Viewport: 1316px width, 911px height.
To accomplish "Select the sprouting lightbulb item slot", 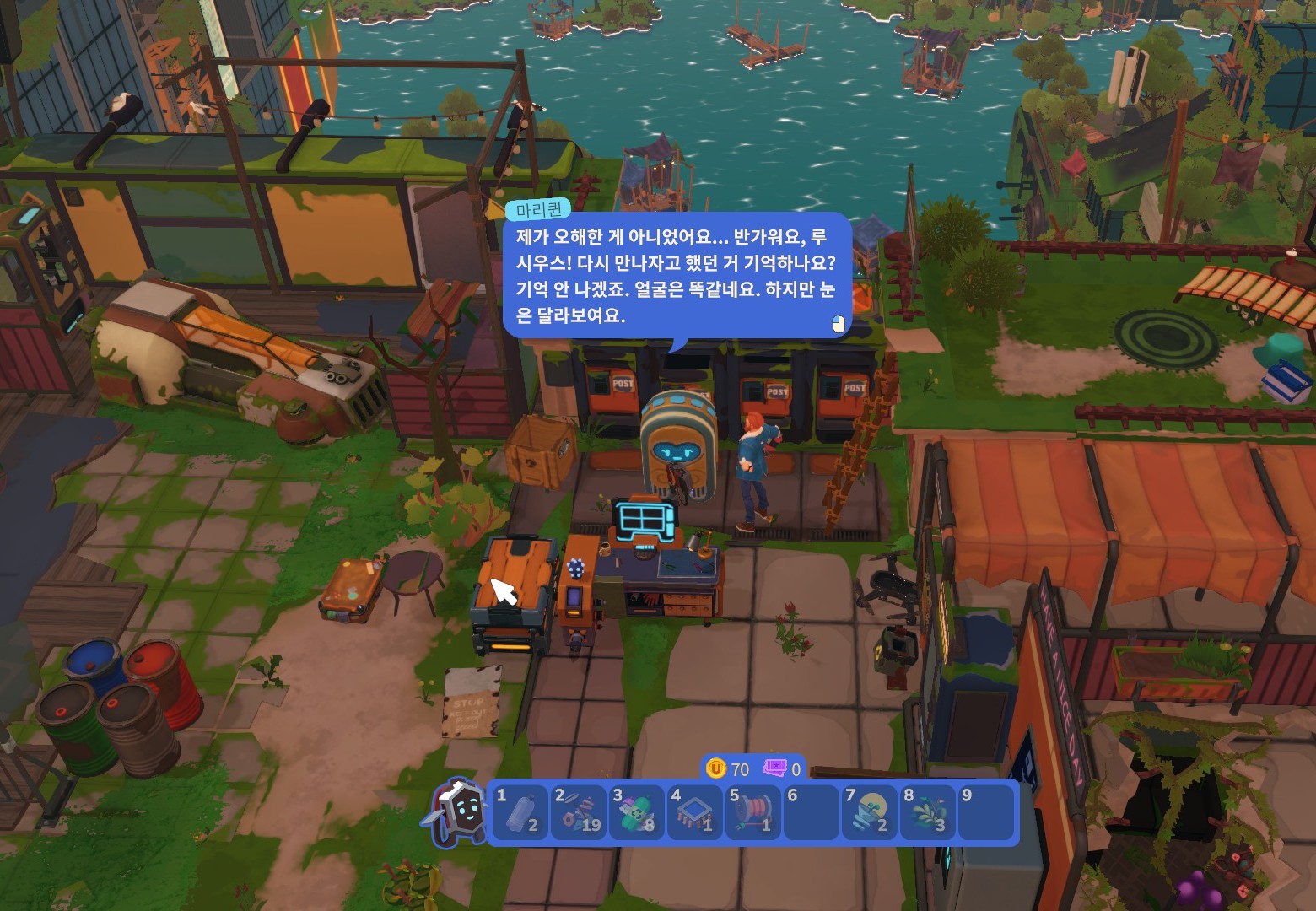I will coord(868,812).
